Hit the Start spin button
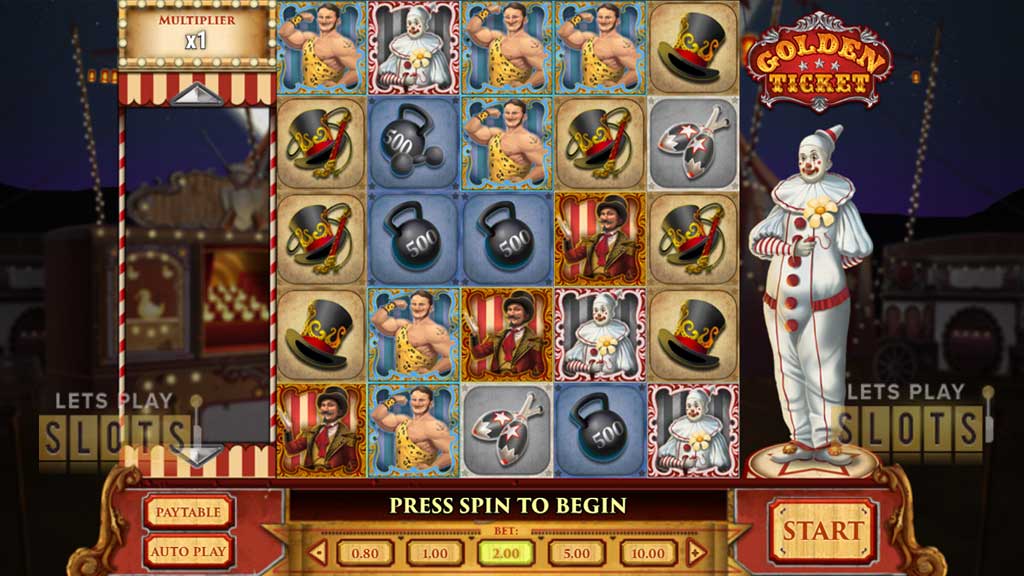Screen dimensions: 1024x576 coord(822,531)
